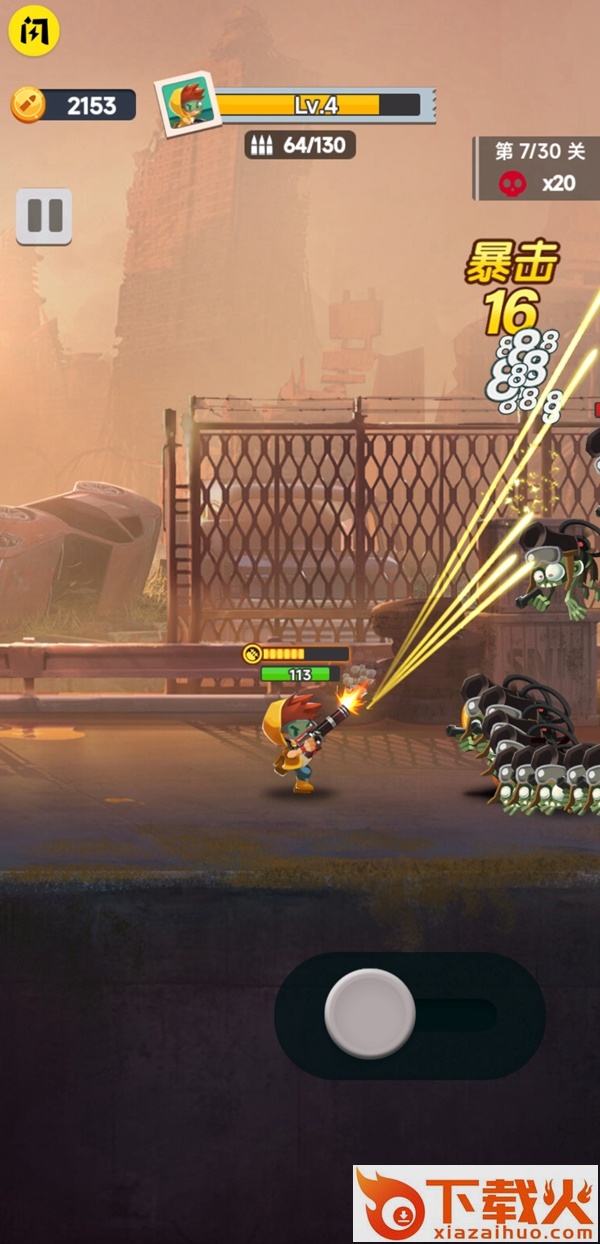
Task: Tap the yellow dodge button
Action: coord(34,32)
